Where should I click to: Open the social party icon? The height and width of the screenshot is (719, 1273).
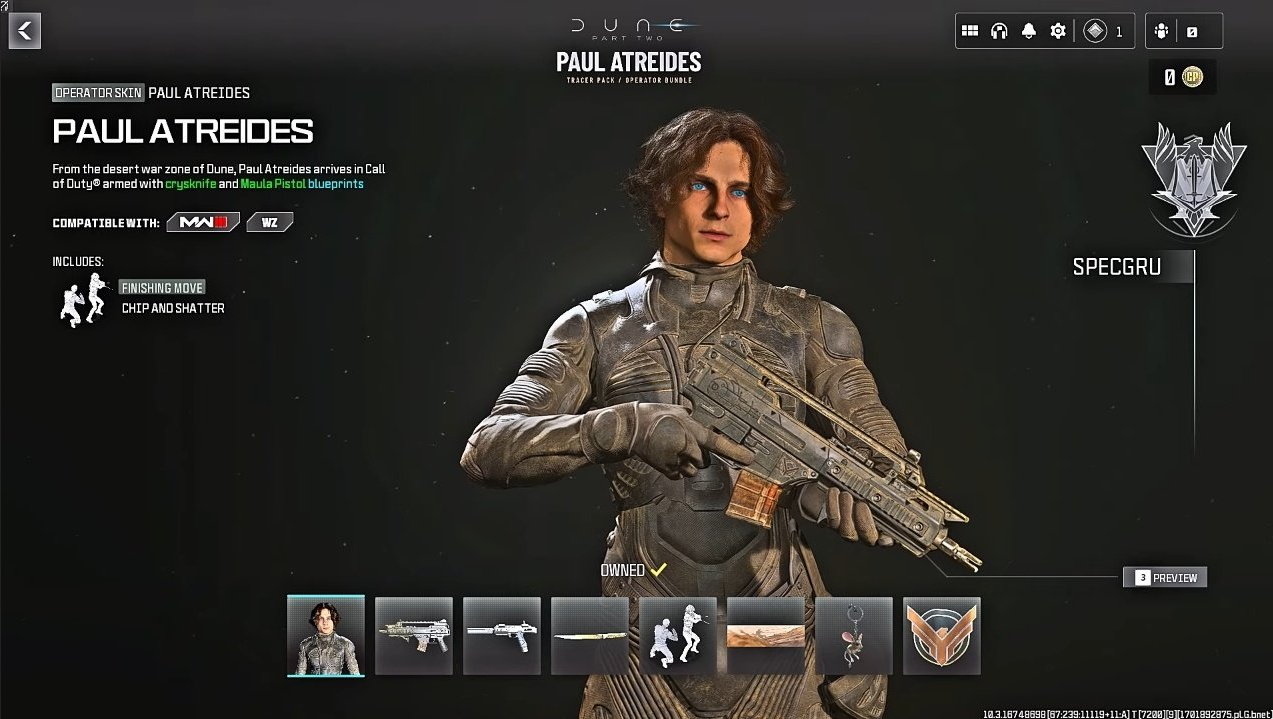(x=1161, y=31)
